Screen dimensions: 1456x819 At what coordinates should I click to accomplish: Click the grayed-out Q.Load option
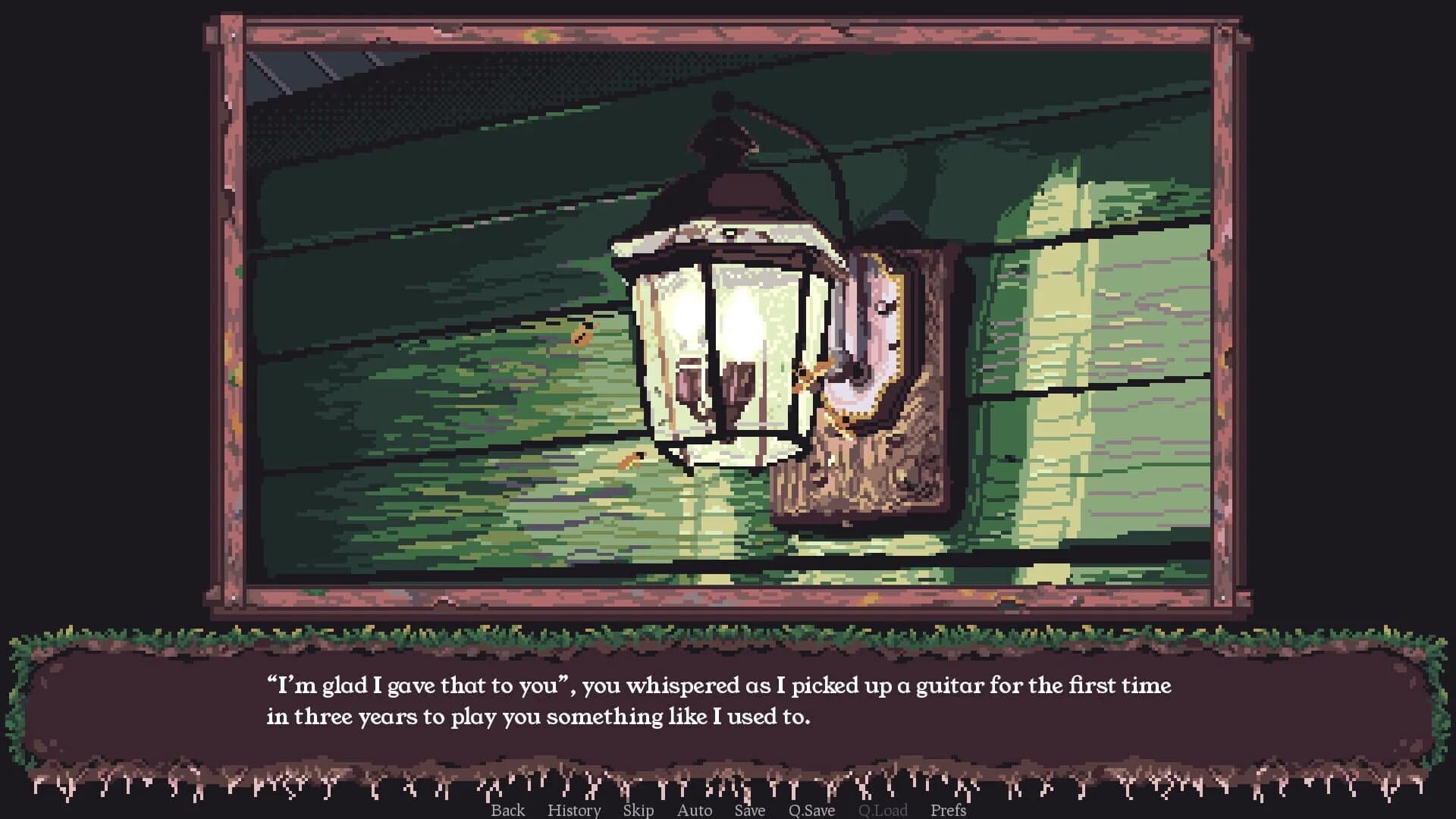point(883,810)
